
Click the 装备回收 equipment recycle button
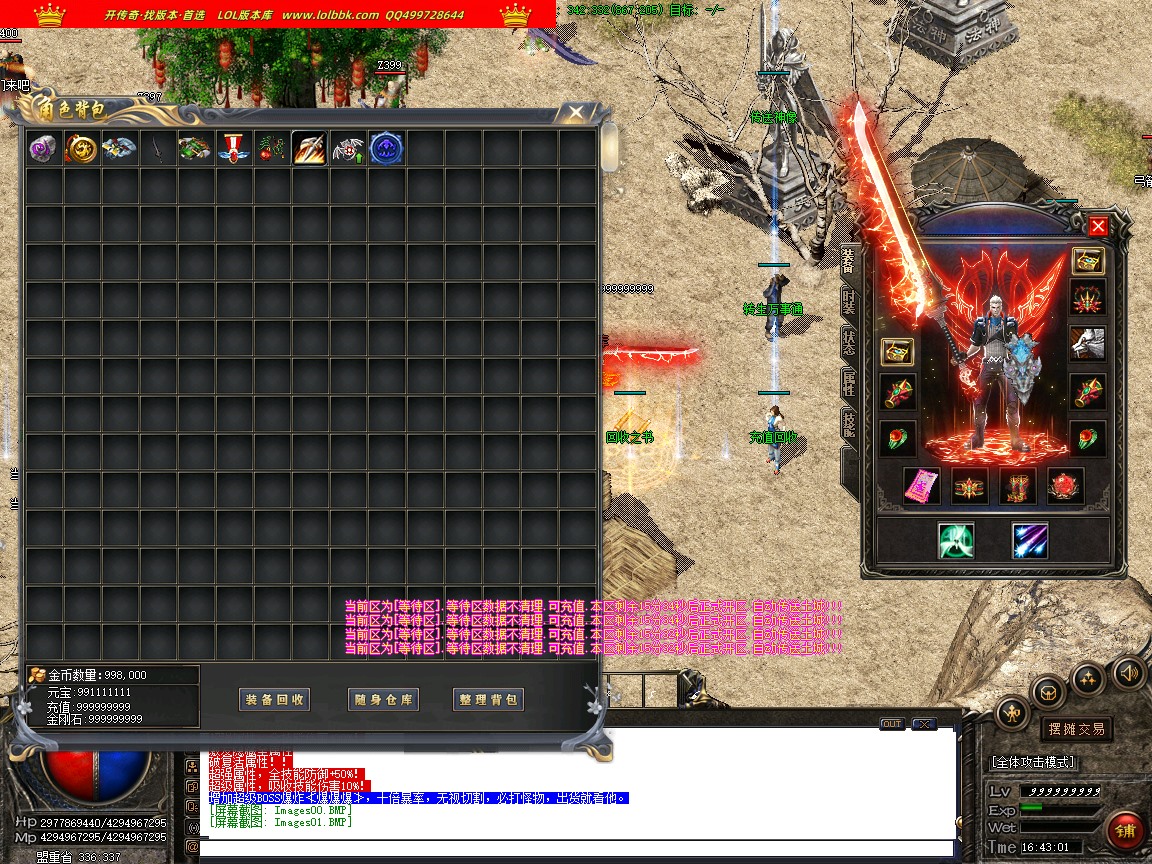coord(275,700)
